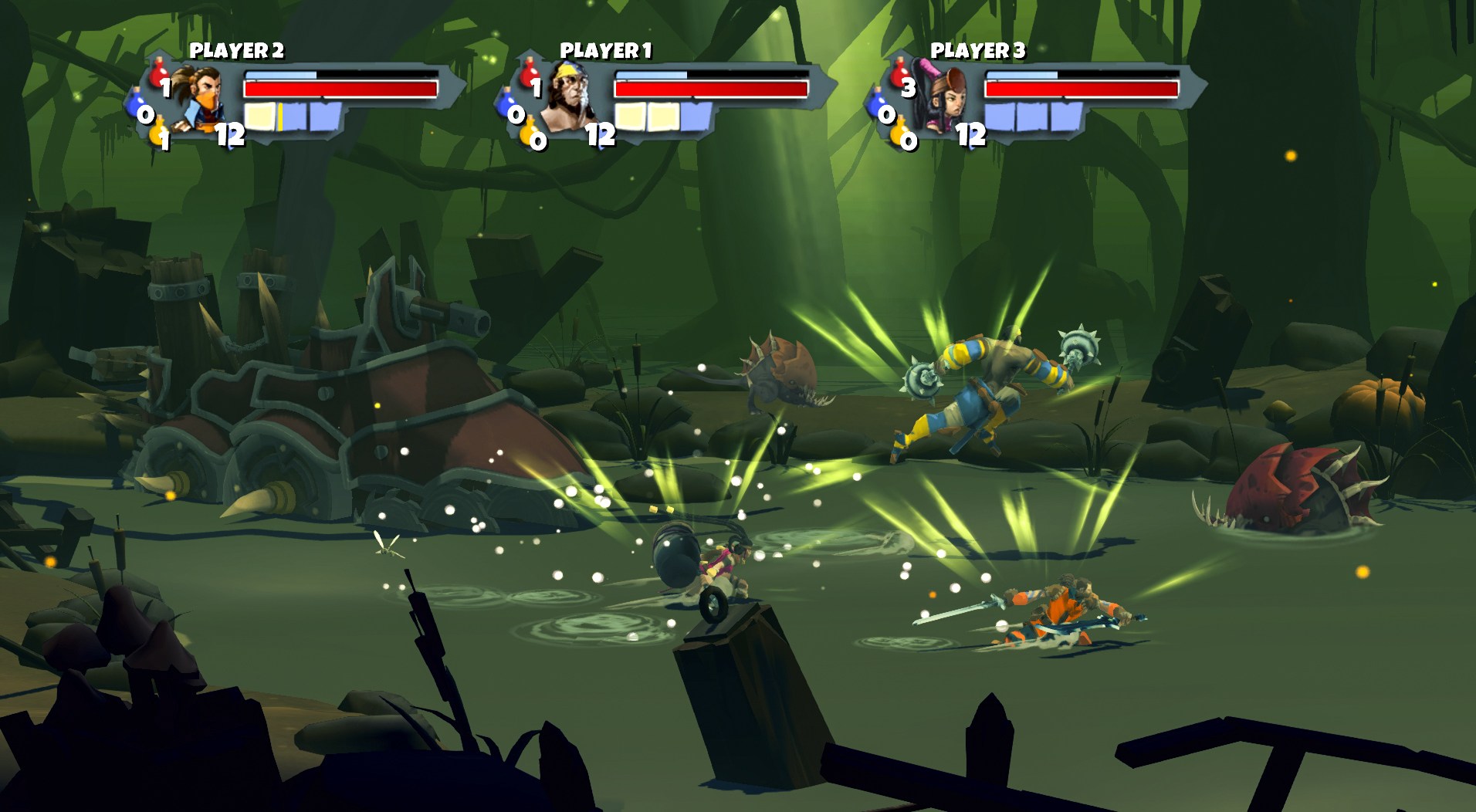Viewport: 1476px width, 812px height.
Task: Click Player 1's blue potion icon
Action: click(508, 105)
